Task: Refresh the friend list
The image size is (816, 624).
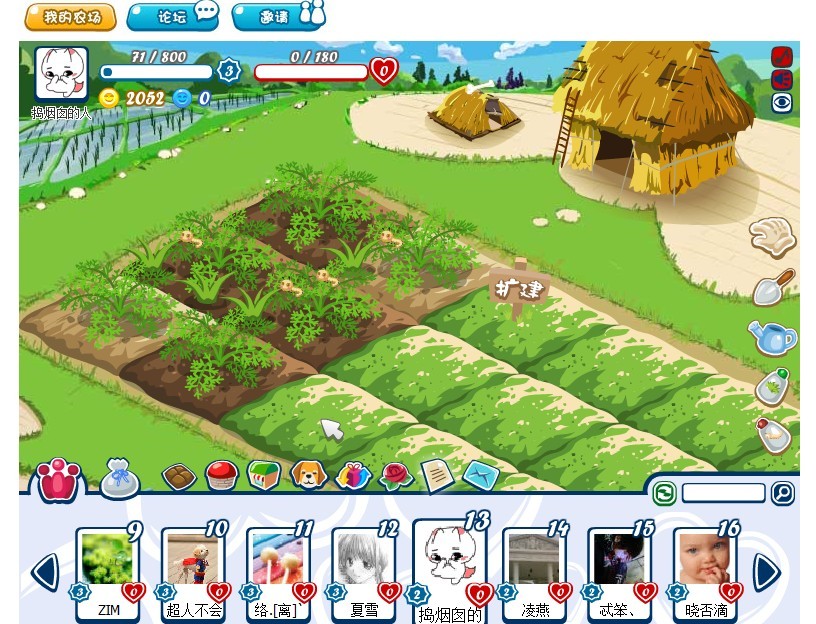Action: pyautogui.click(x=664, y=493)
